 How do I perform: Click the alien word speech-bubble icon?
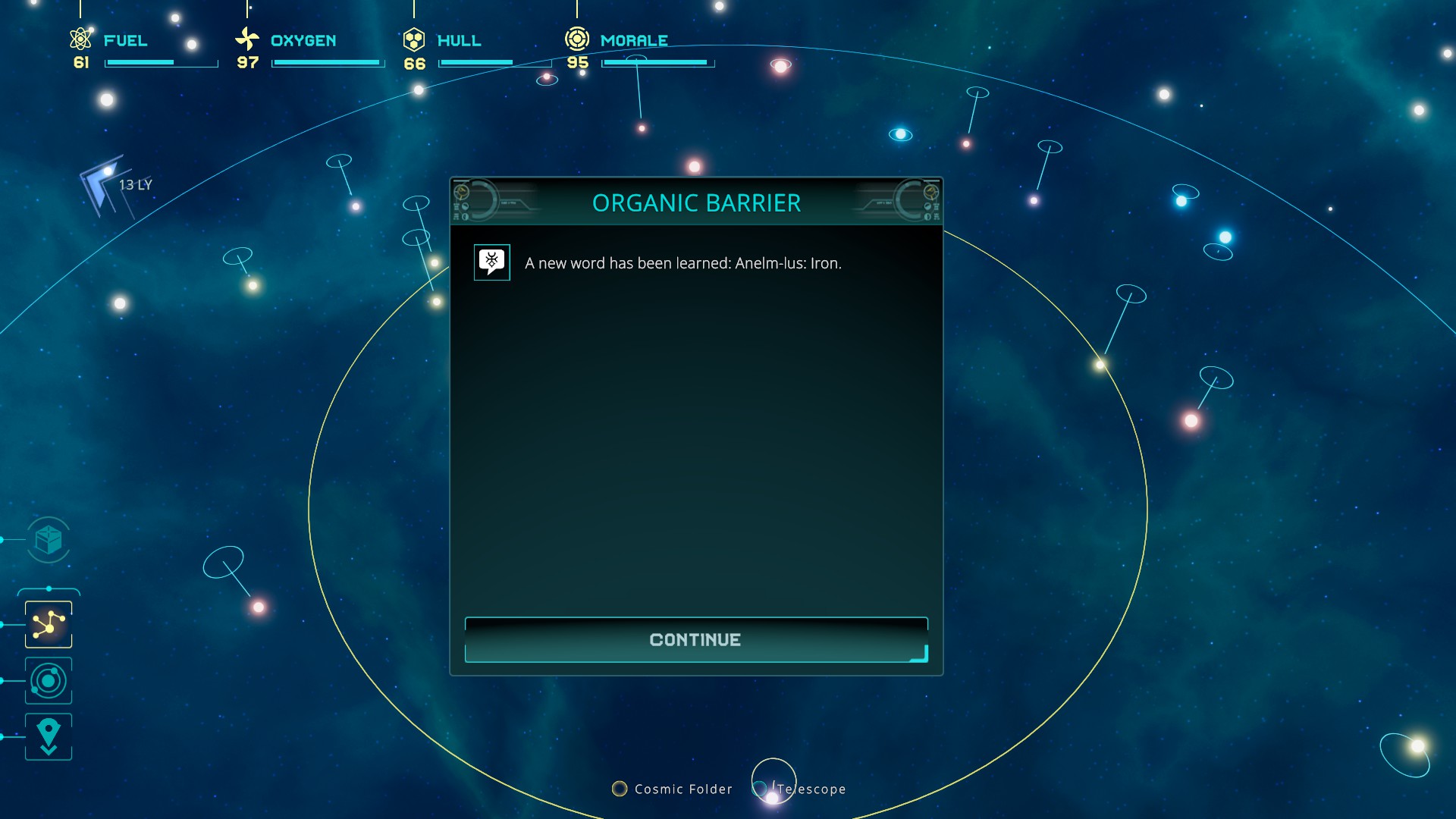(492, 262)
